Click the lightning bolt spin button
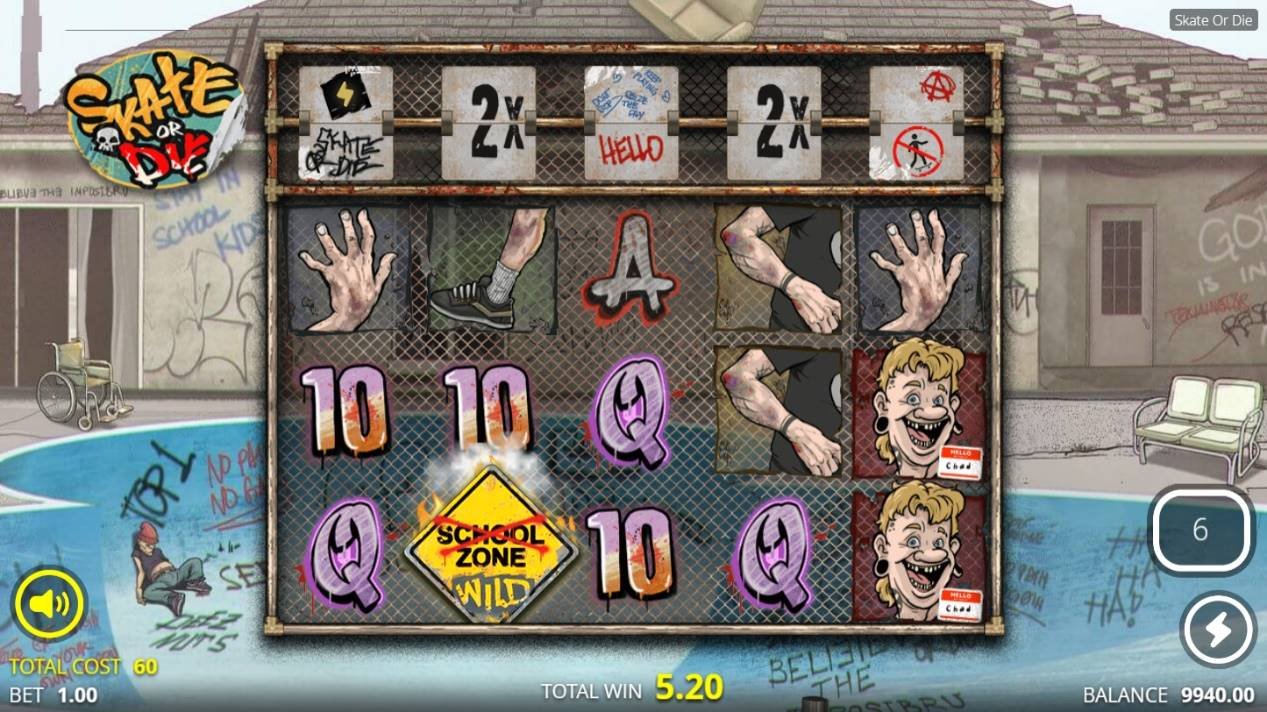This screenshot has width=1267, height=712. (x=1218, y=630)
